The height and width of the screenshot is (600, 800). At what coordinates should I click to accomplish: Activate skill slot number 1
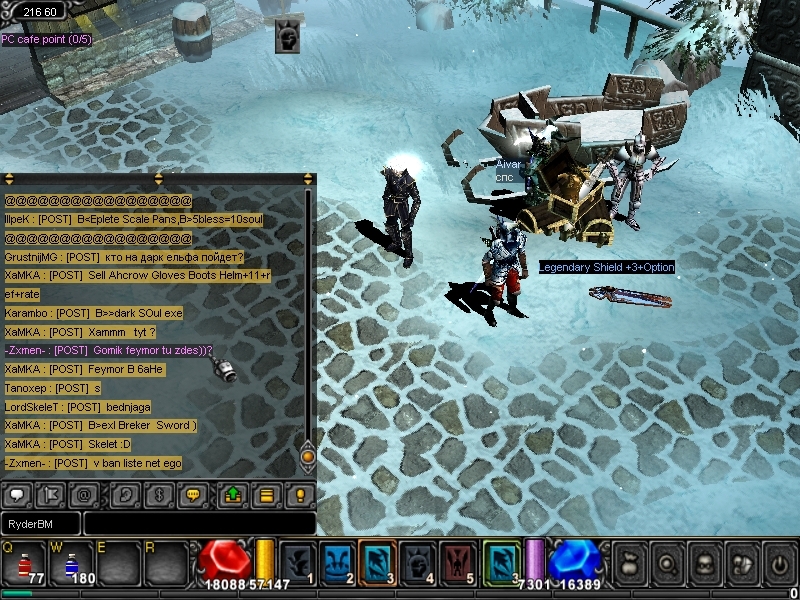[298, 562]
